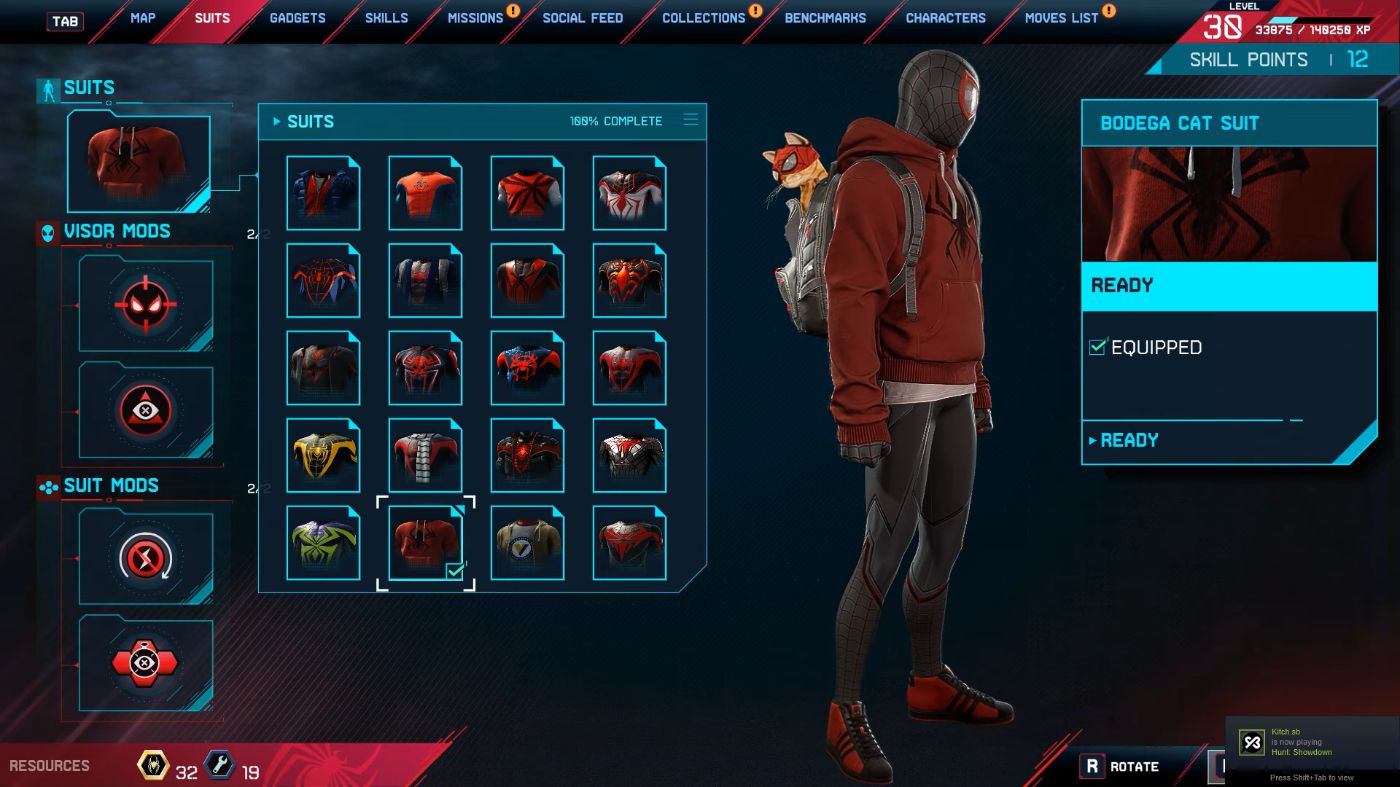The width and height of the screenshot is (1400, 787).
Task: Switch to the Benchmarks tab
Action: click(x=825, y=18)
